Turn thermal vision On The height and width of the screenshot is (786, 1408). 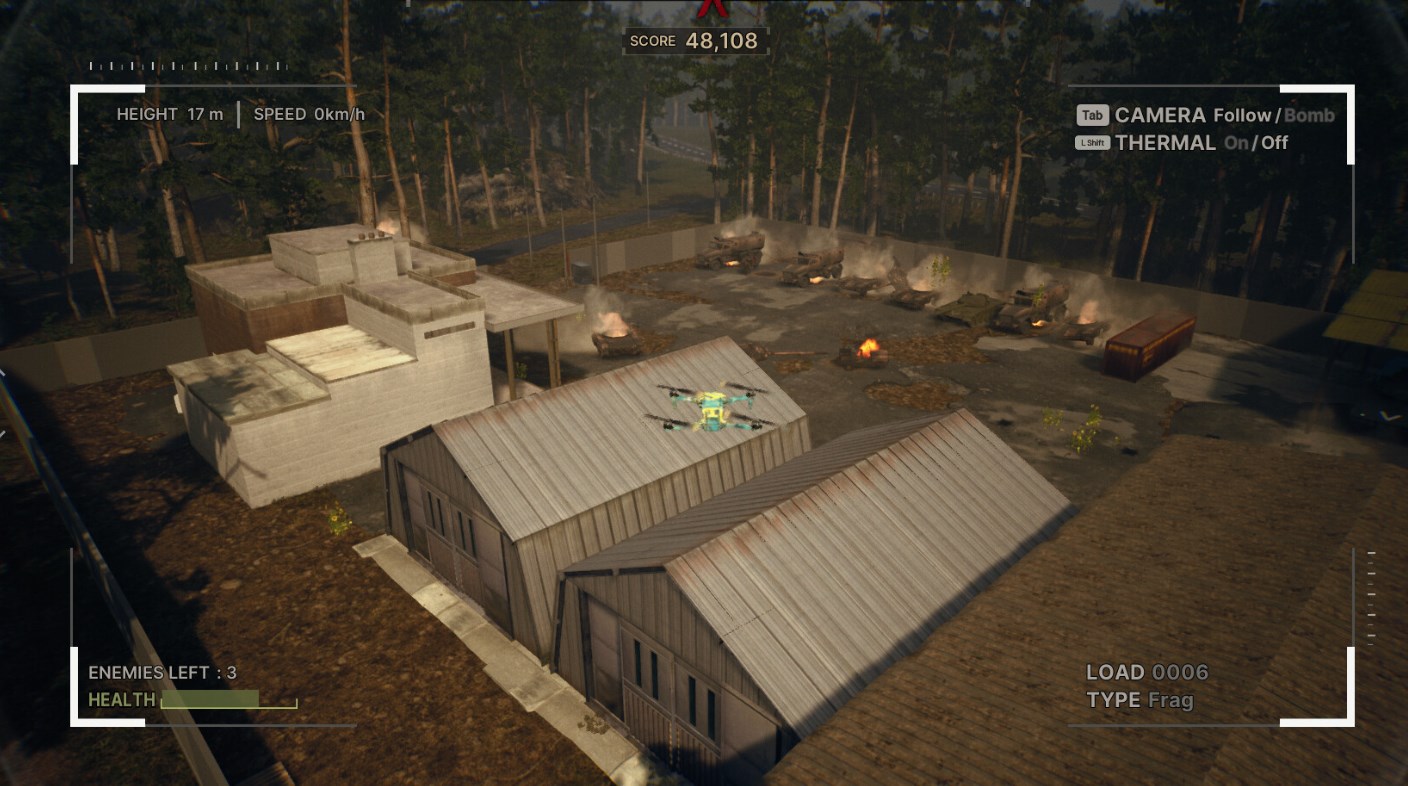1236,143
